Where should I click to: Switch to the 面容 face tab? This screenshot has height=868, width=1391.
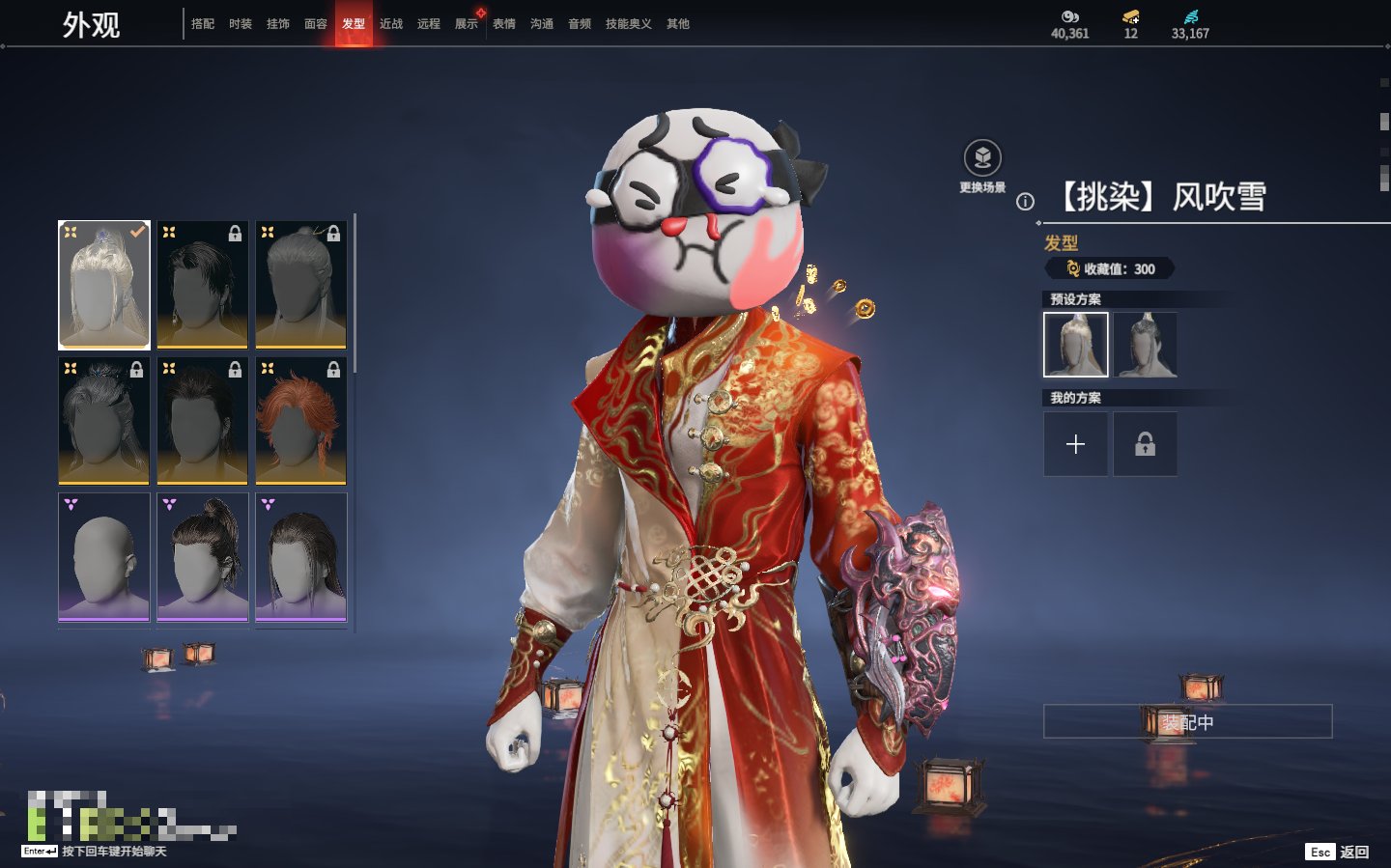click(316, 24)
